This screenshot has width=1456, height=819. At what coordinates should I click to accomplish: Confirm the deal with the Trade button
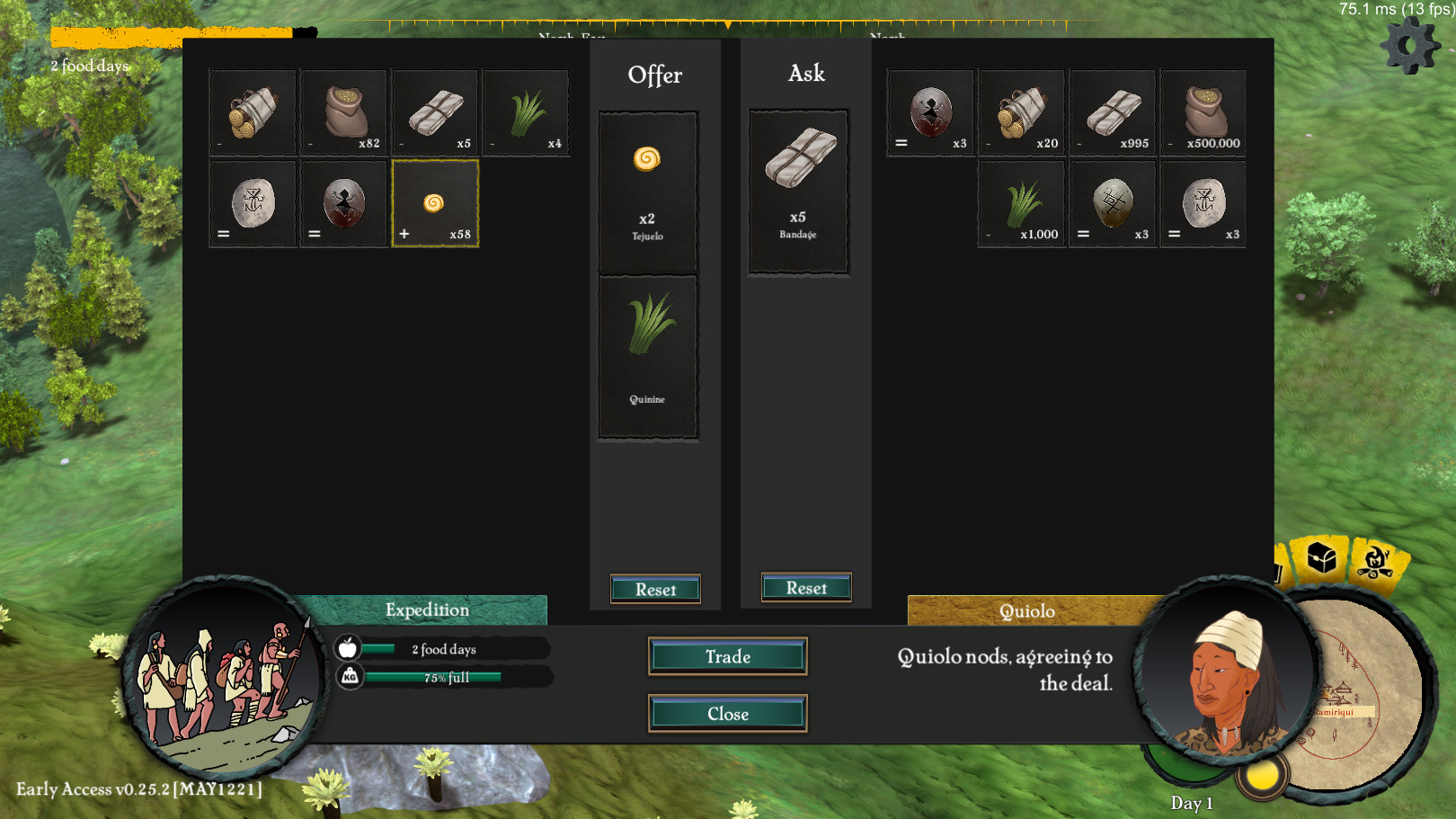pyautogui.click(x=727, y=656)
